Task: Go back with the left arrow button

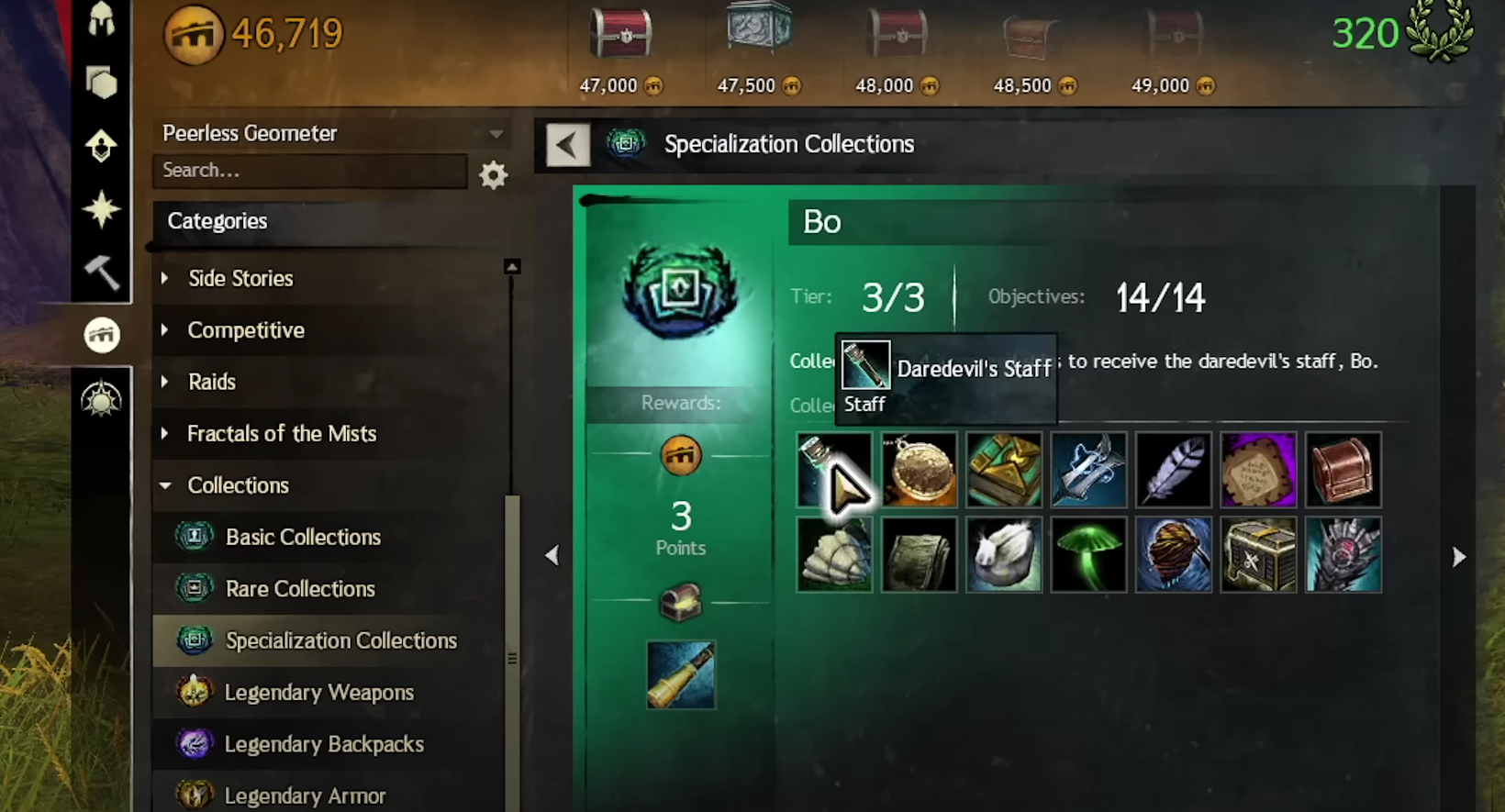Action: (x=568, y=145)
